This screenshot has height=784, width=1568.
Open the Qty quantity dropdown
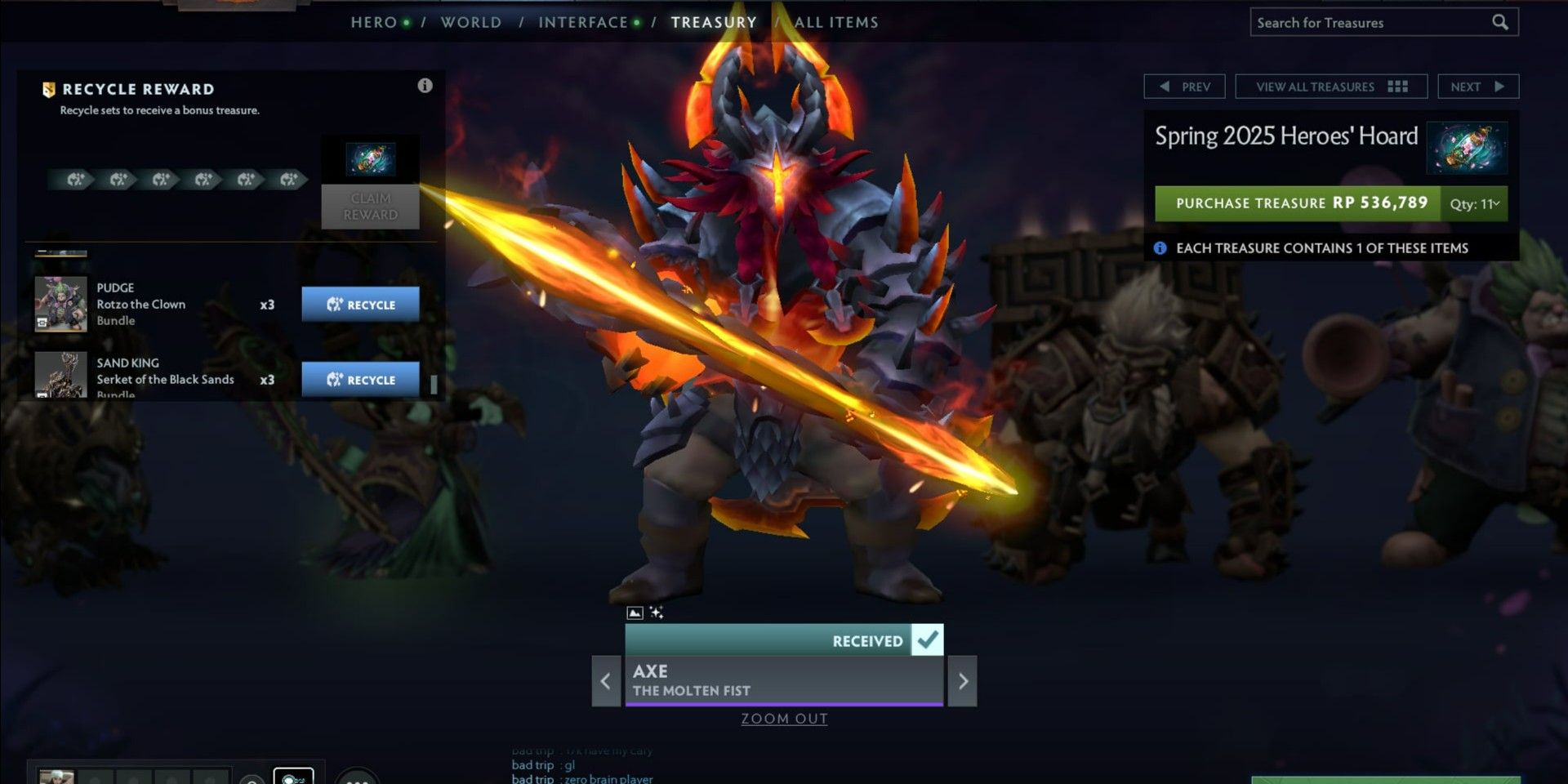tap(1474, 204)
